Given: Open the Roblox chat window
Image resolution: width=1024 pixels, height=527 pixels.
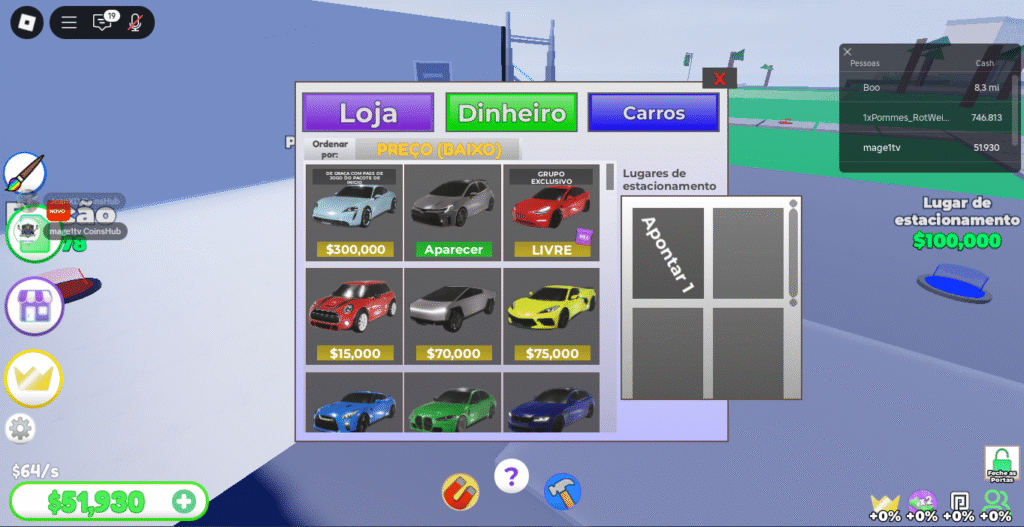Looking at the screenshot, I should tap(102, 23).
